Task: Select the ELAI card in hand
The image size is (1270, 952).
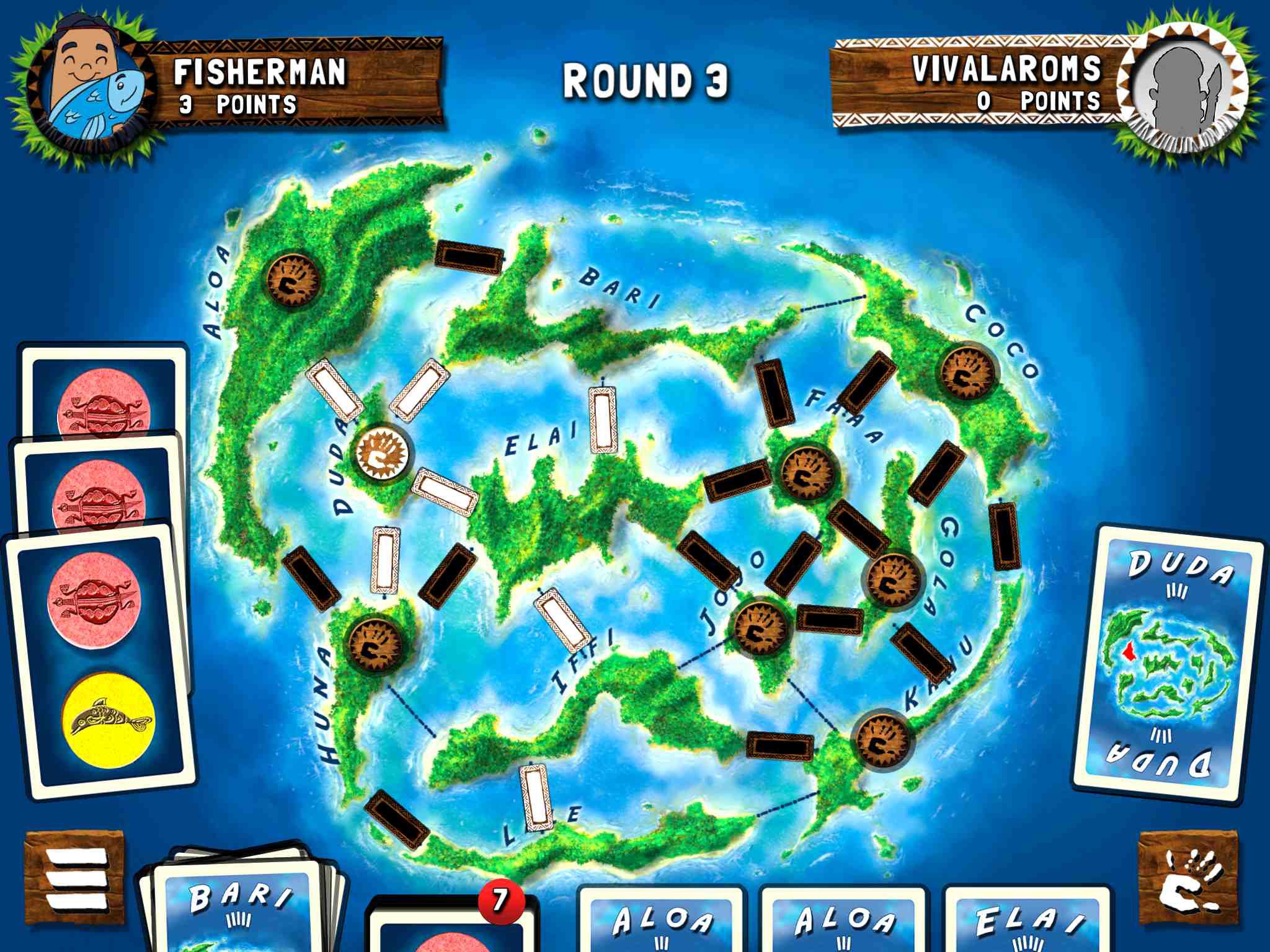Action: pos(1026,920)
